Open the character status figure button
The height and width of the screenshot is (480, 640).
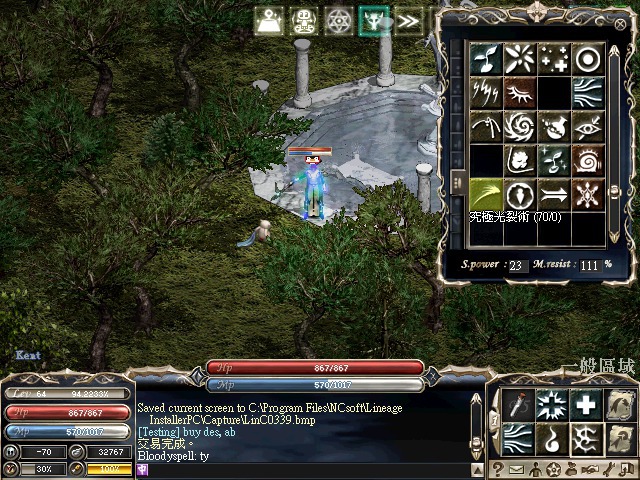(x=535, y=469)
